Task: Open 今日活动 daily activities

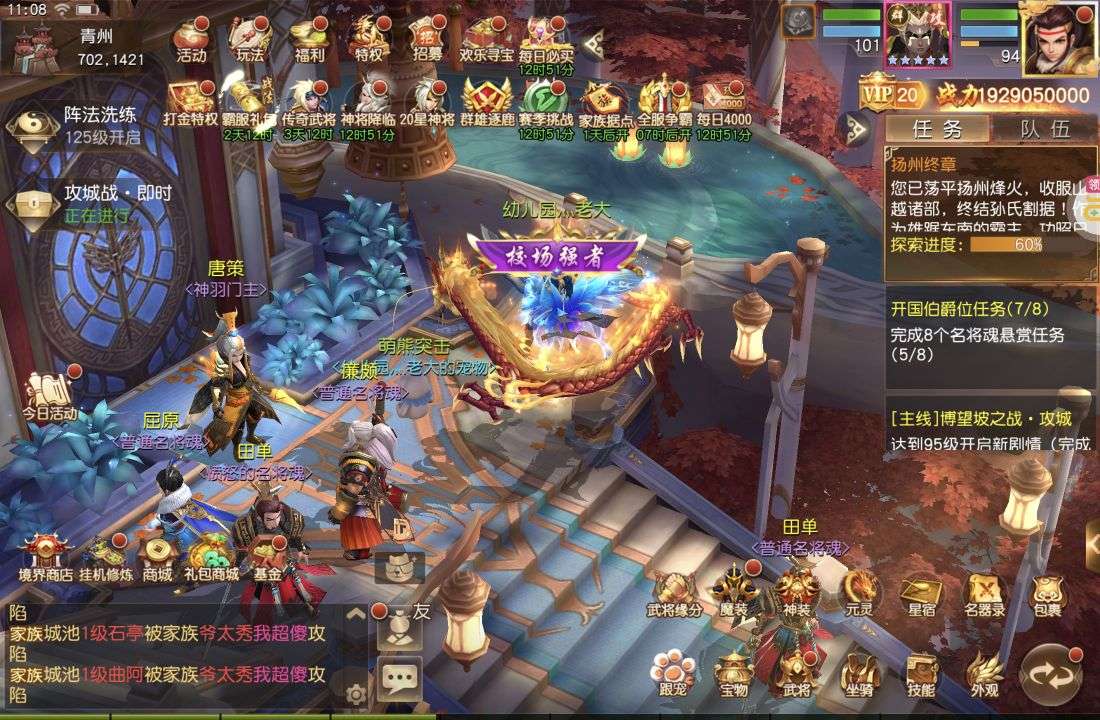Action: click(x=50, y=395)
